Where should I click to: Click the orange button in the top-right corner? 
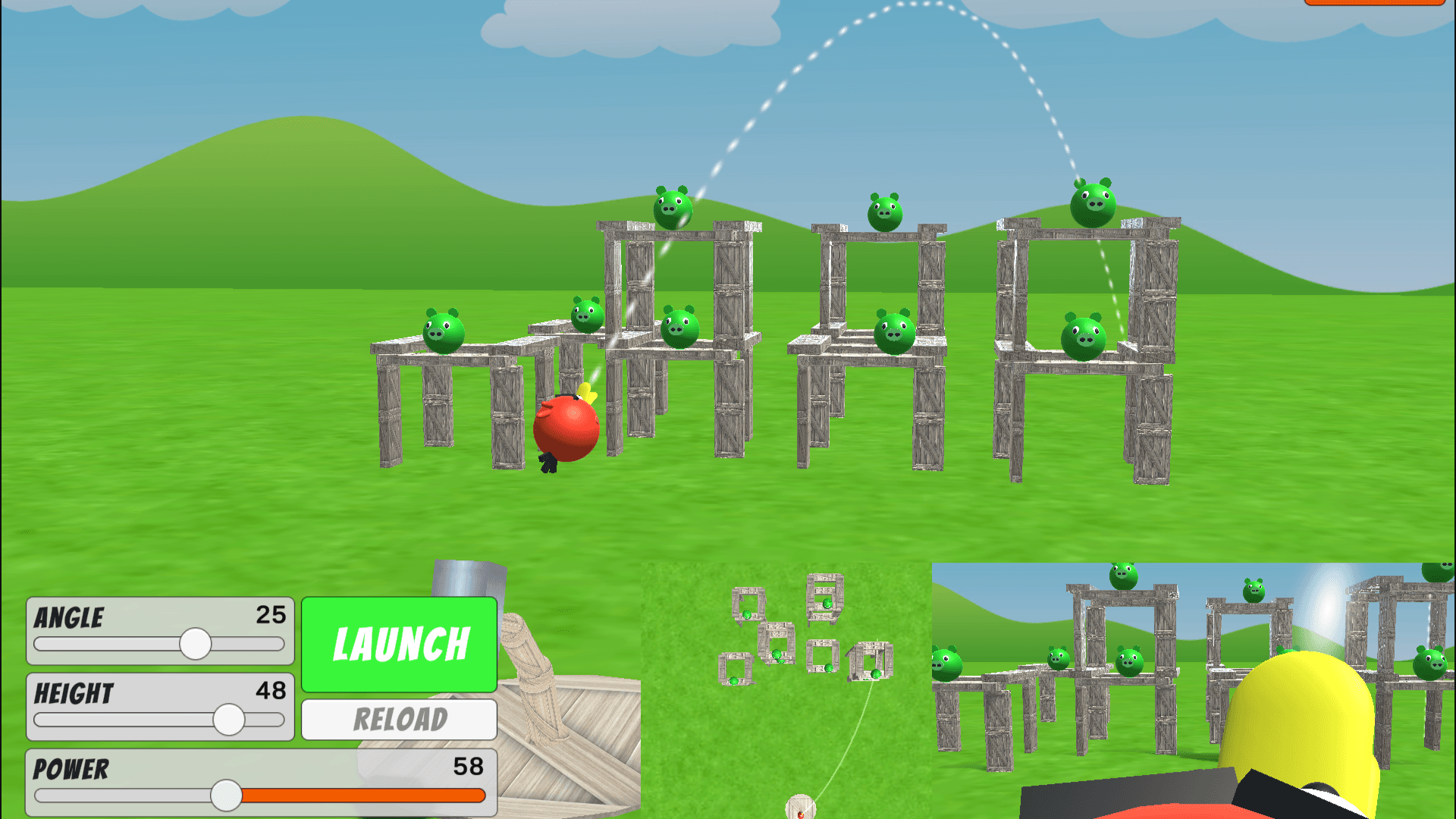[1376, 4]
